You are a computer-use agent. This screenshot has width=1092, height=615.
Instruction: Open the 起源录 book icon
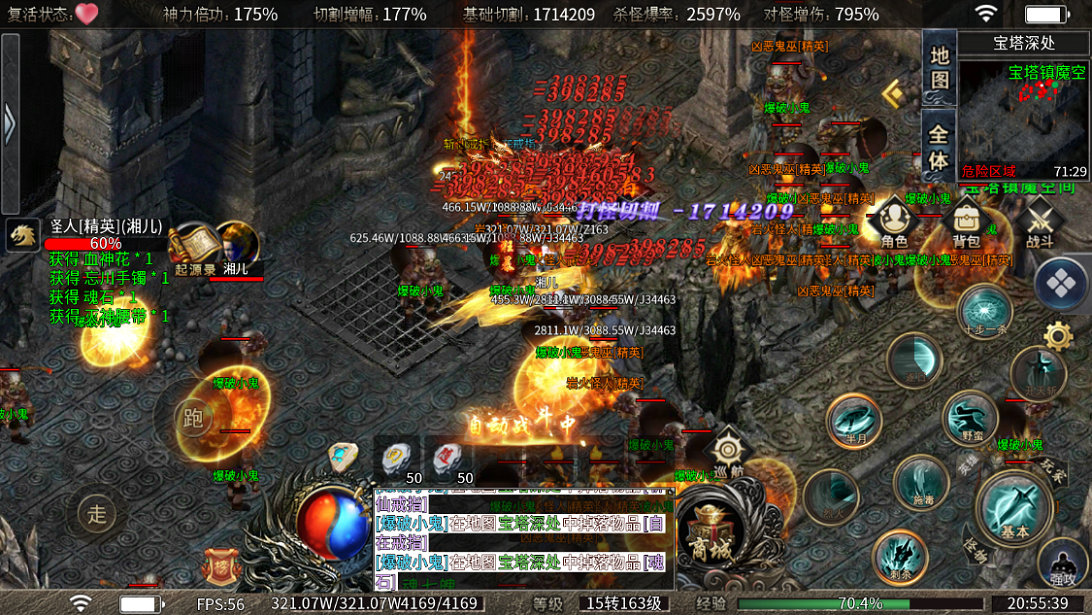195,247
